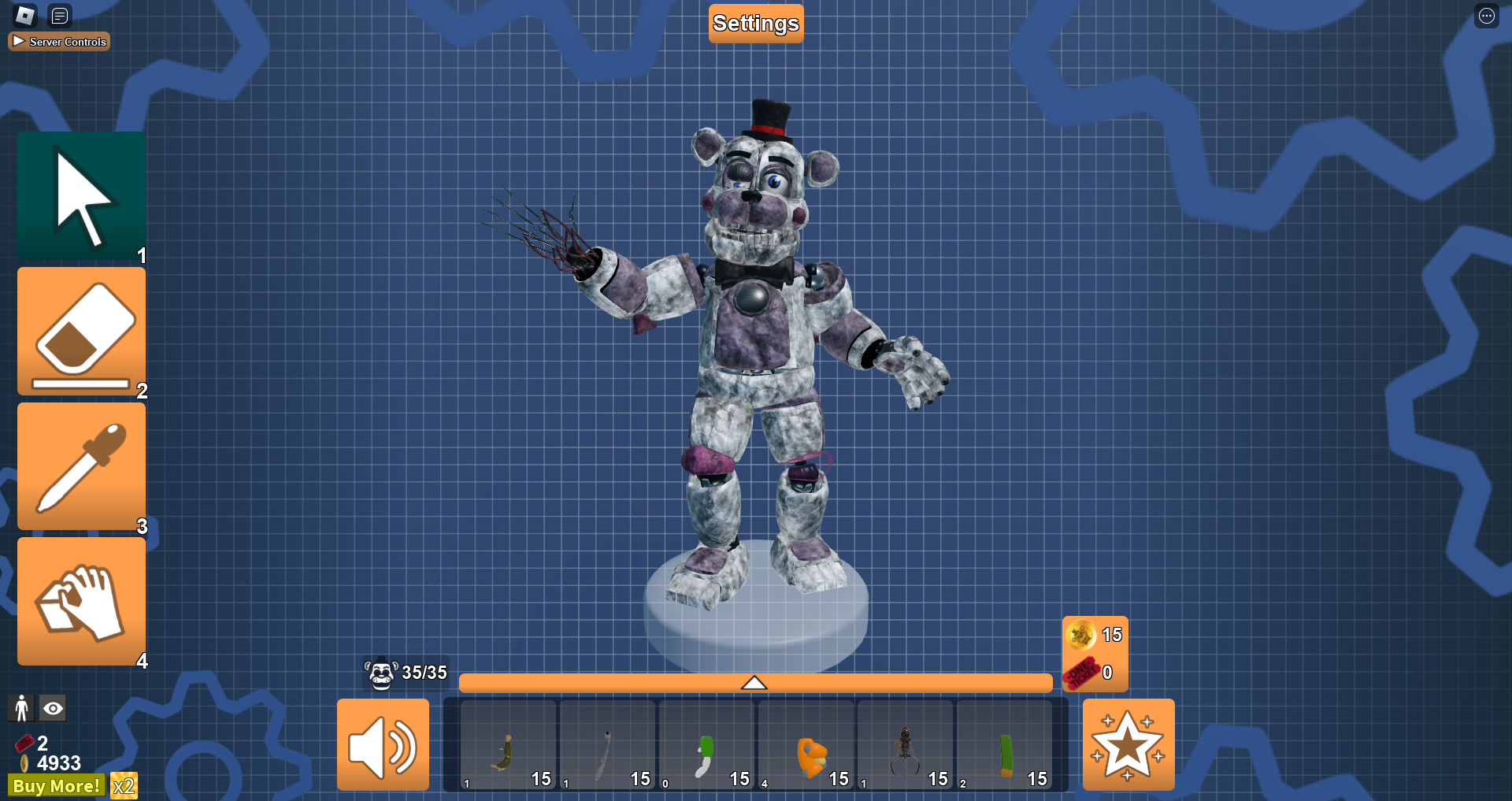
Task: Open the Roblox menu icon top-left
Action: coord(24,15)
